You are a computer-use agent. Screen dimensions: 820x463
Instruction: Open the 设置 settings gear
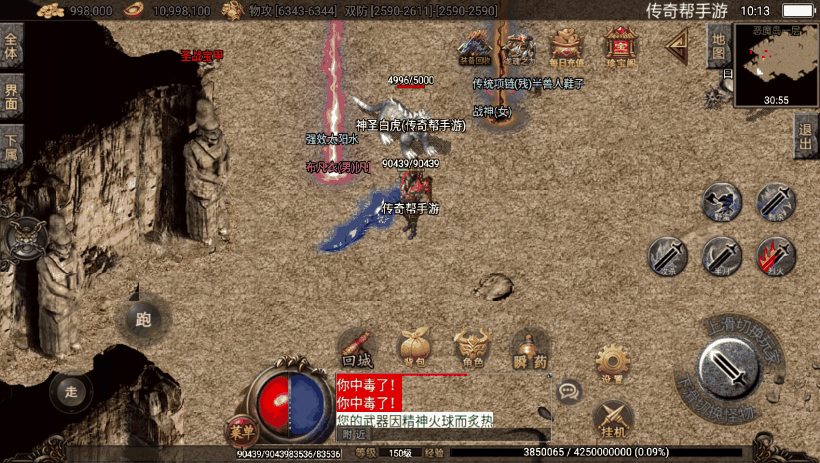pos(612,364)
